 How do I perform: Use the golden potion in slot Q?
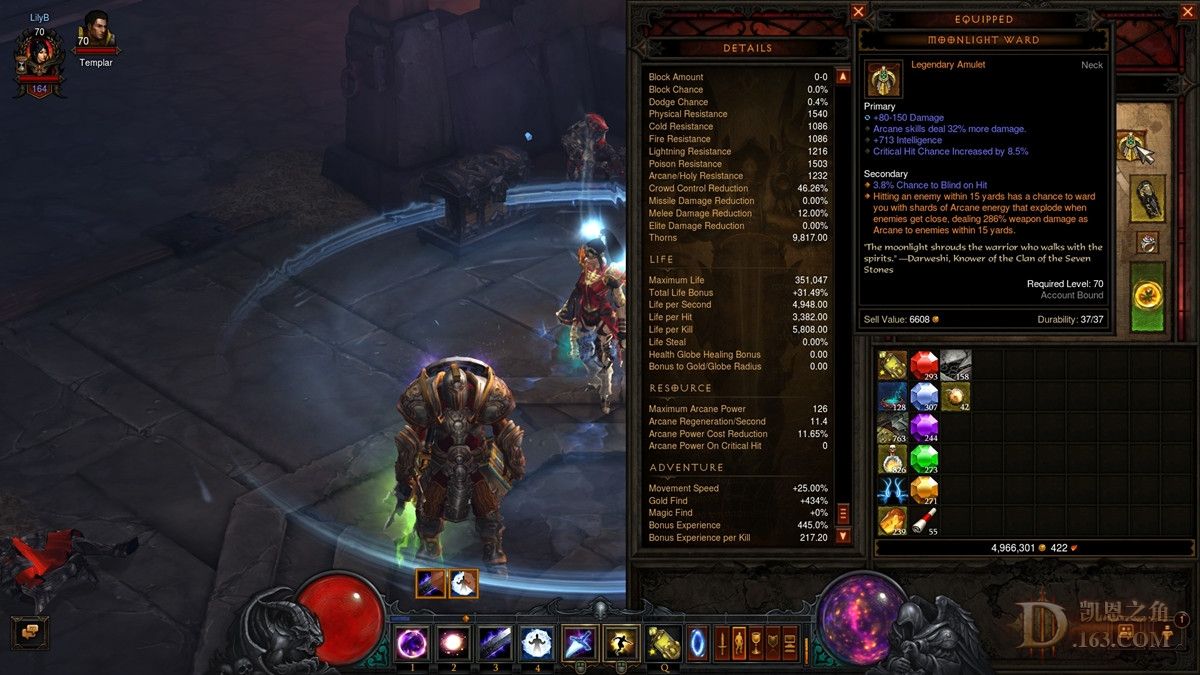[663, 643]
